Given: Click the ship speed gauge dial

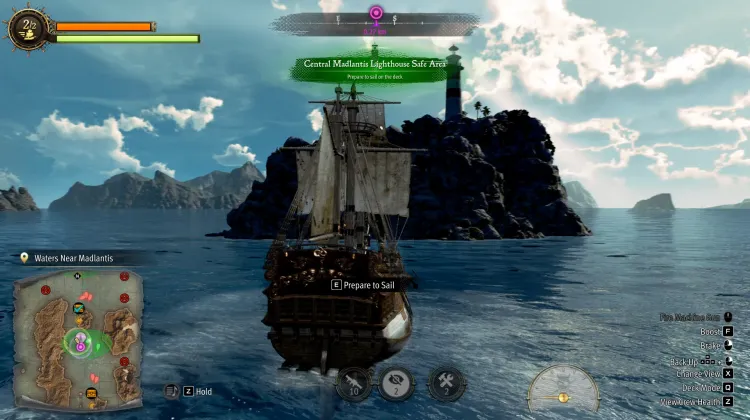Looking at the screenshot, I should click(563, 391).
